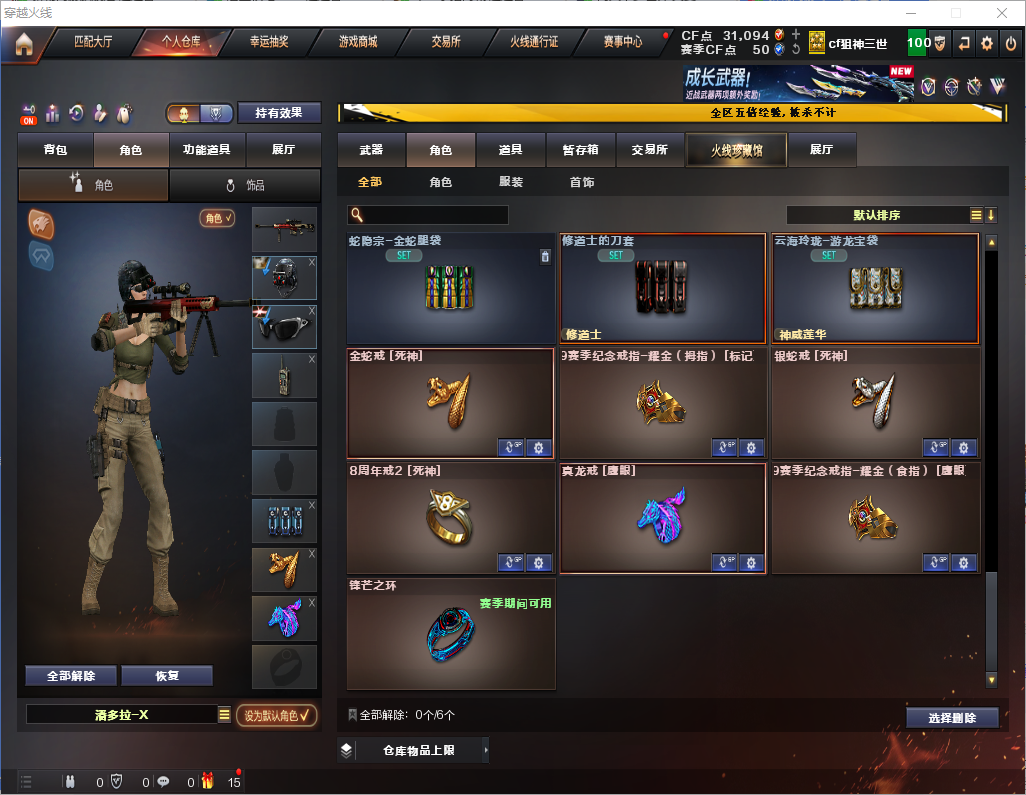Open the 匹配大厅 lobby tab
This screenshot has width=1026, height=795.
(x=93, y=42)
